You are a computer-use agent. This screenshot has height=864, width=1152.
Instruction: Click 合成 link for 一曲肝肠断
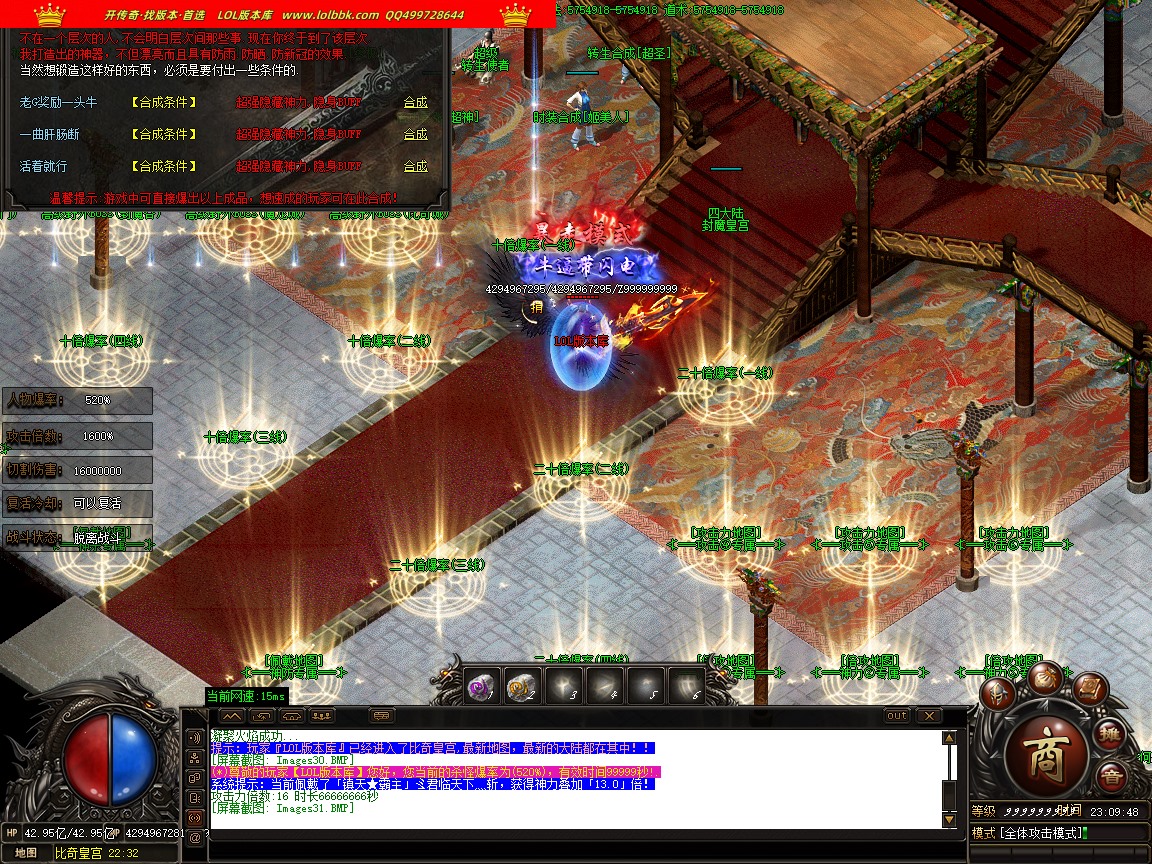(415, 134)
